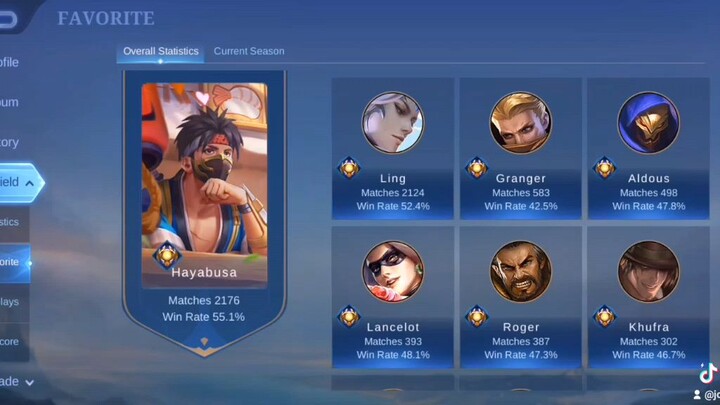Select the Lancelot hero tile

coord(393,296)
